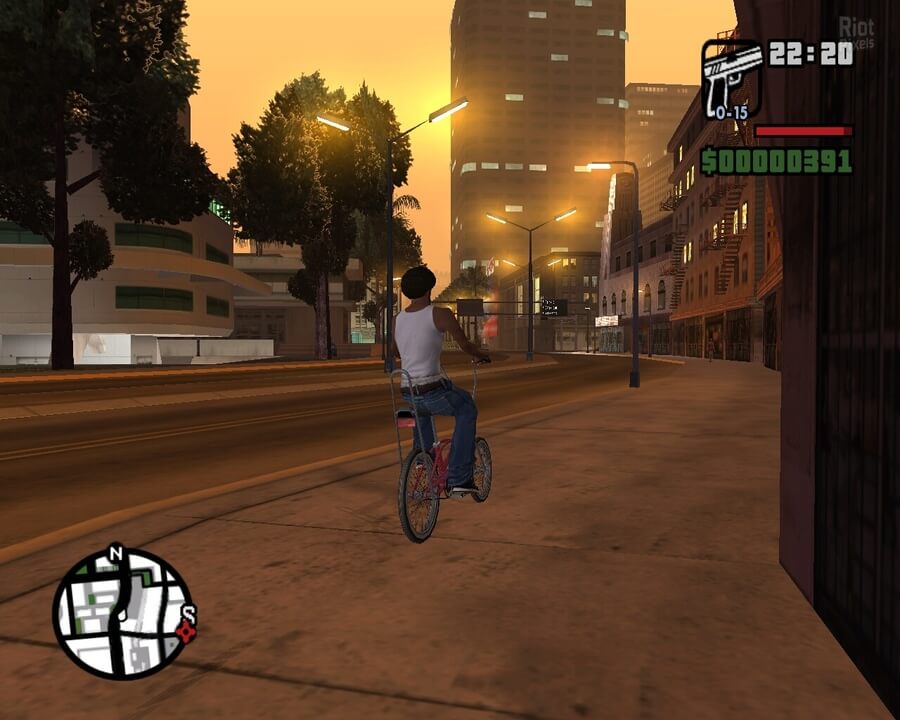Click the red marker on the radar
Viewport: 900px width, 720px height.
[184, 631]
